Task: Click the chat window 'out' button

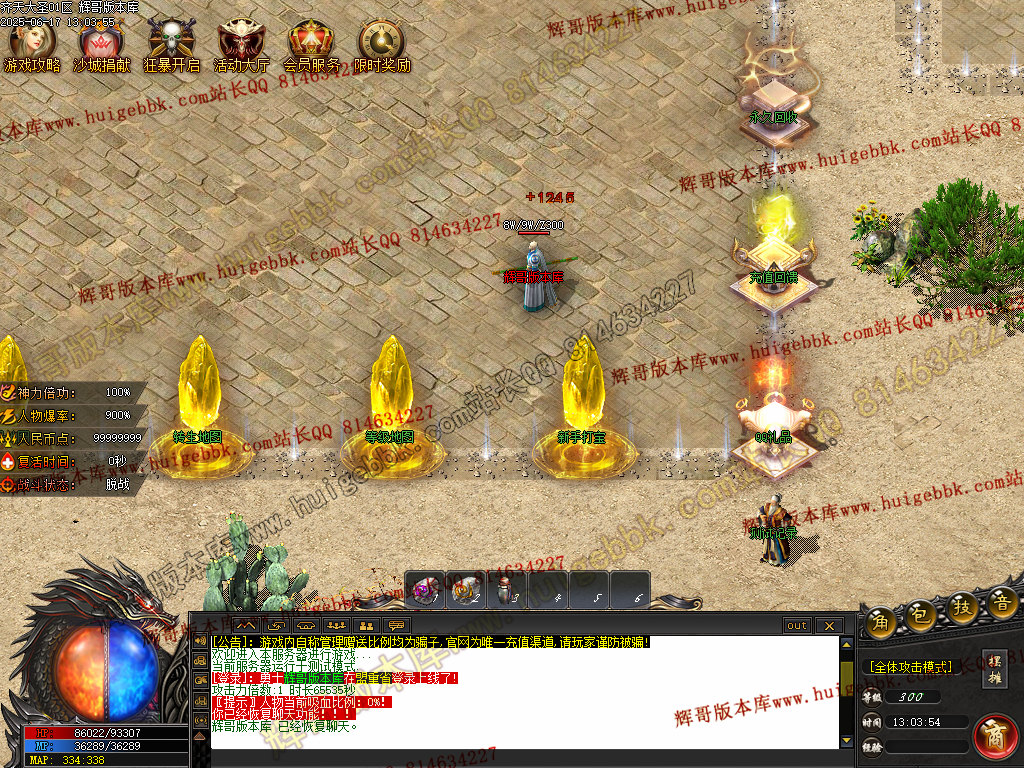Action: point(797,626)
